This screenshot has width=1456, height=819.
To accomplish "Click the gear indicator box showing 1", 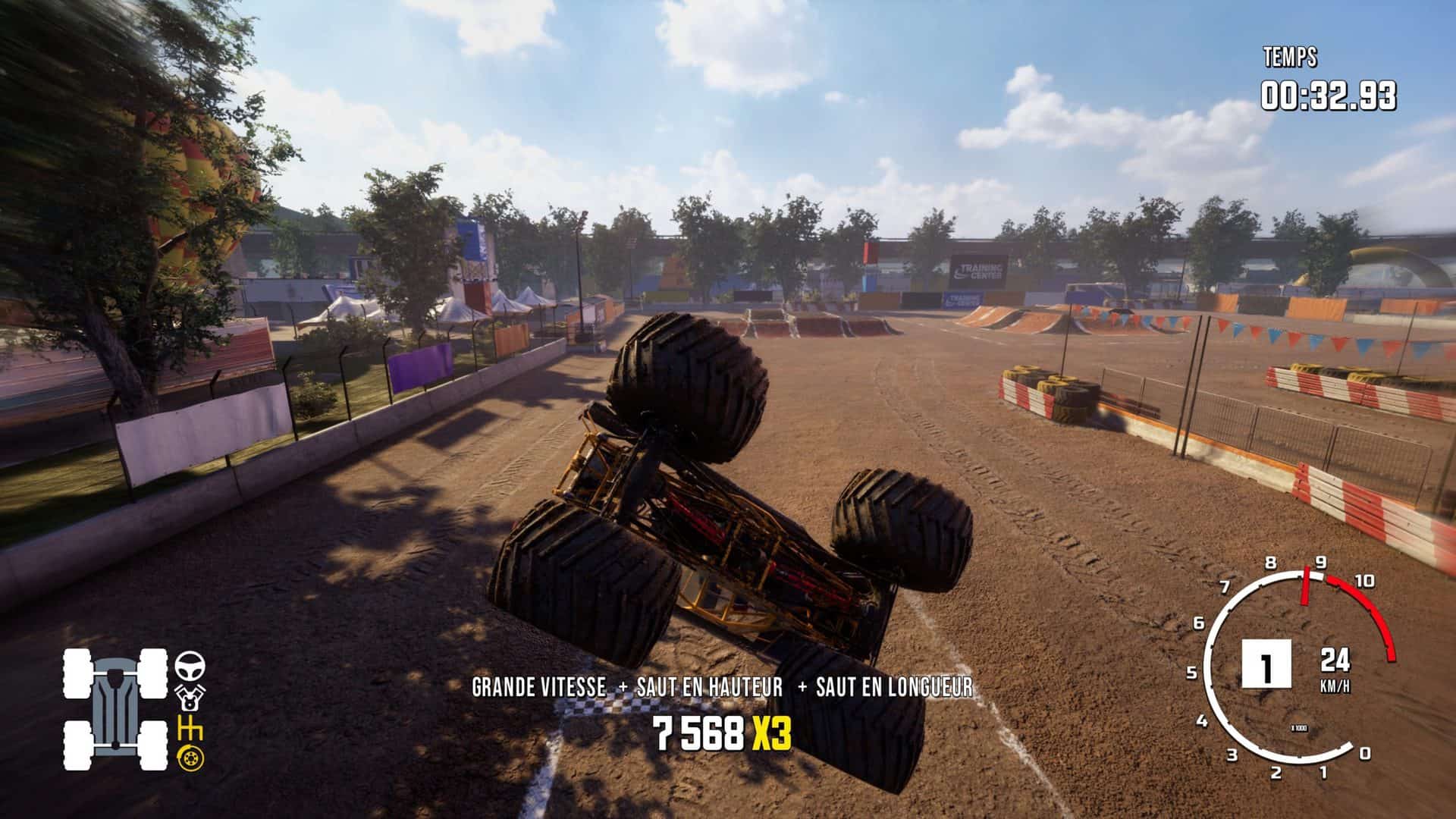I will coord(1265,664).
